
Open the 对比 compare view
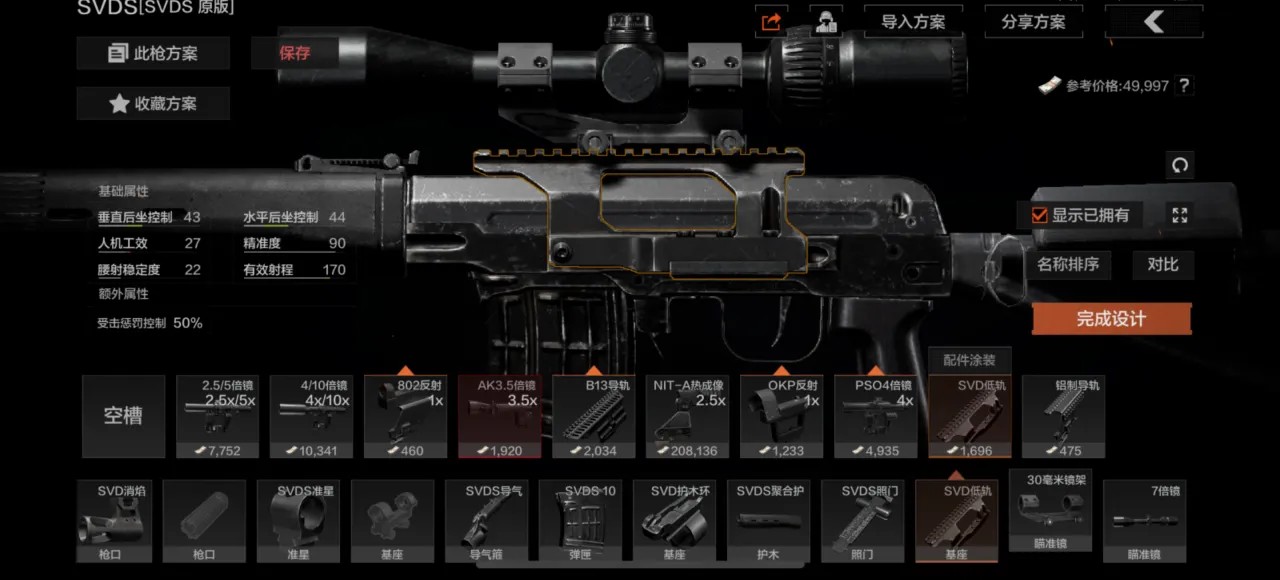[x=1163, y=265]
